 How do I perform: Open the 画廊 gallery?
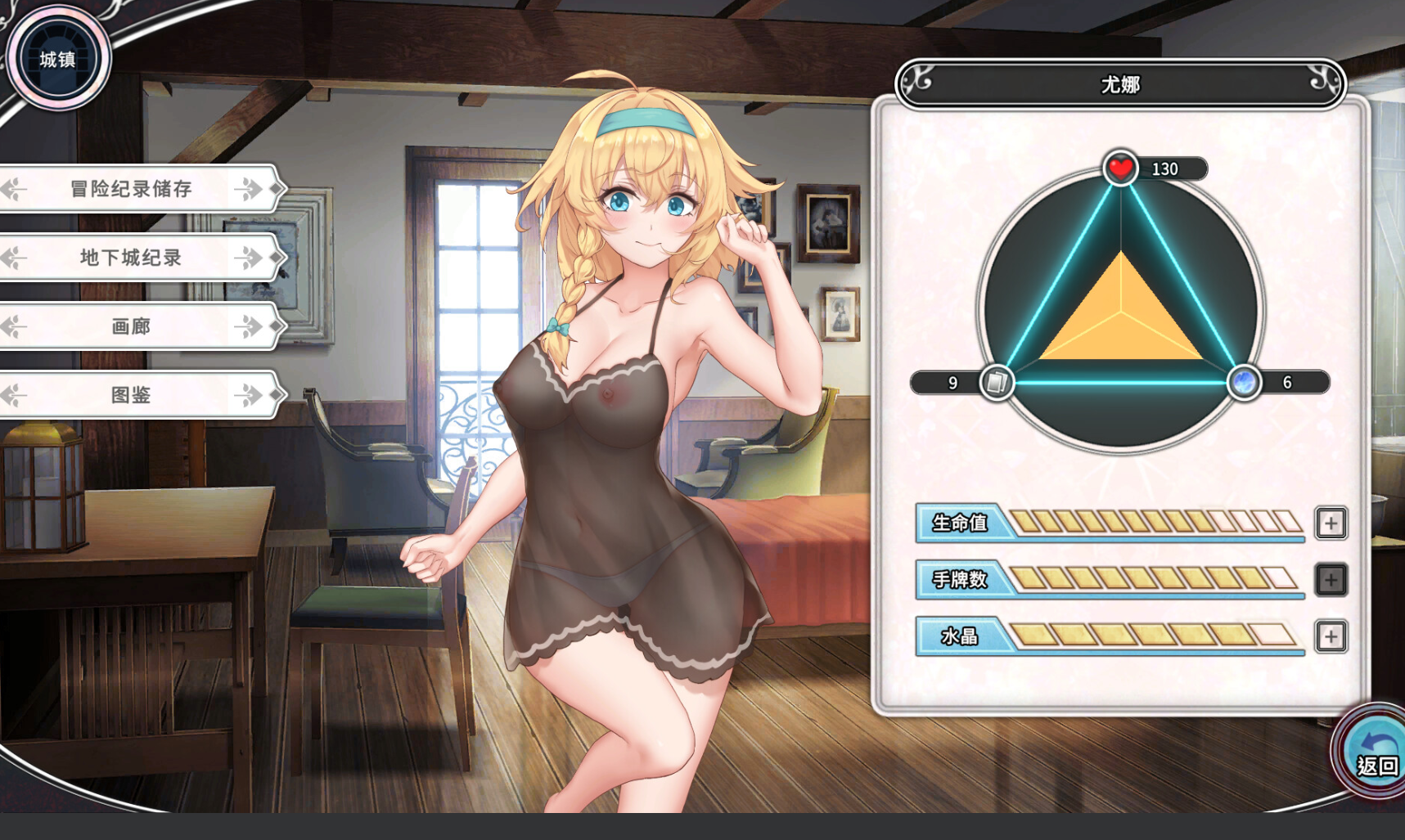[131, 326]
